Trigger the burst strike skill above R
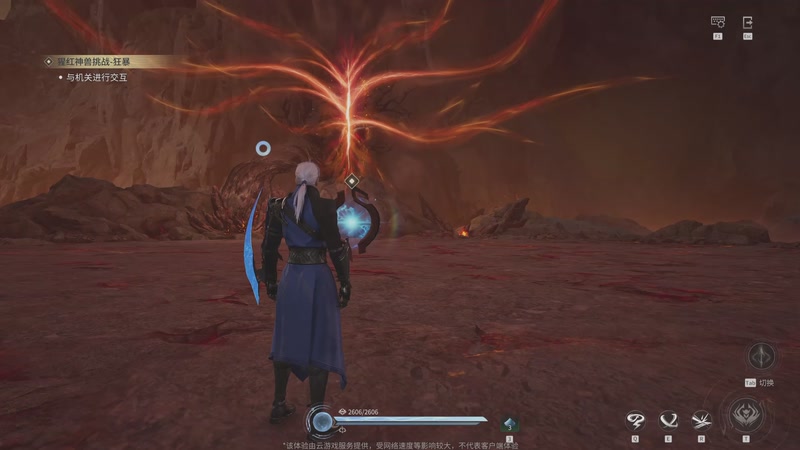 [x=701, y=420]
